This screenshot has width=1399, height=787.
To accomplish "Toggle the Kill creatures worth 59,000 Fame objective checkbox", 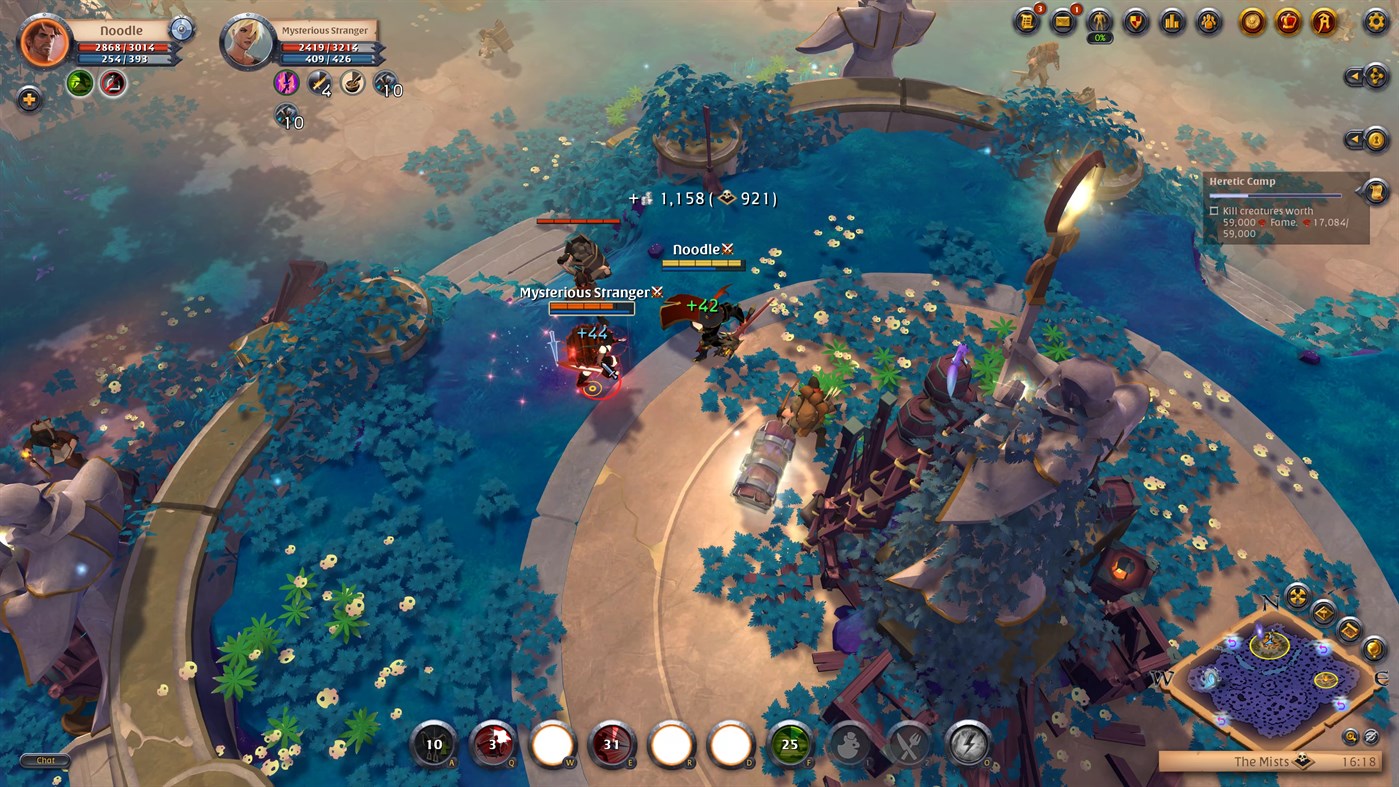I will (1215, 211).
